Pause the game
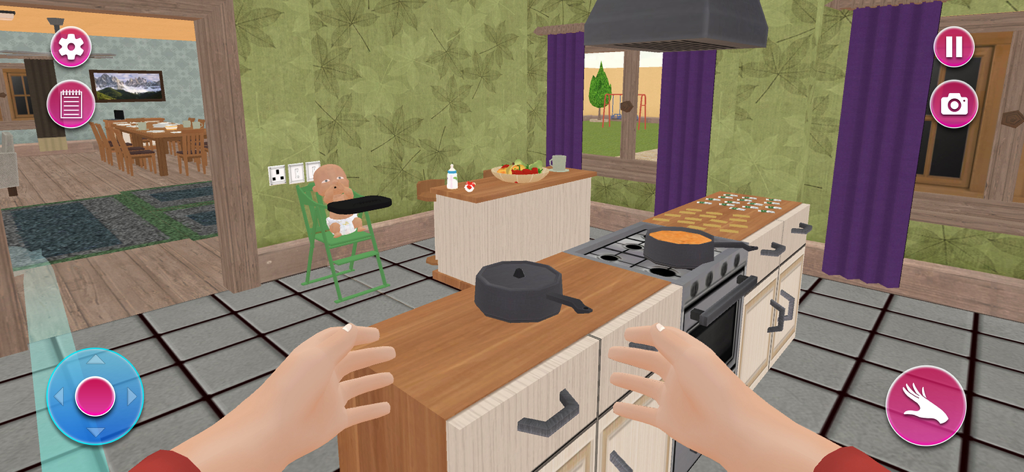The width and height of the screenshot is (1024, 472). click(x=954, y=47)
